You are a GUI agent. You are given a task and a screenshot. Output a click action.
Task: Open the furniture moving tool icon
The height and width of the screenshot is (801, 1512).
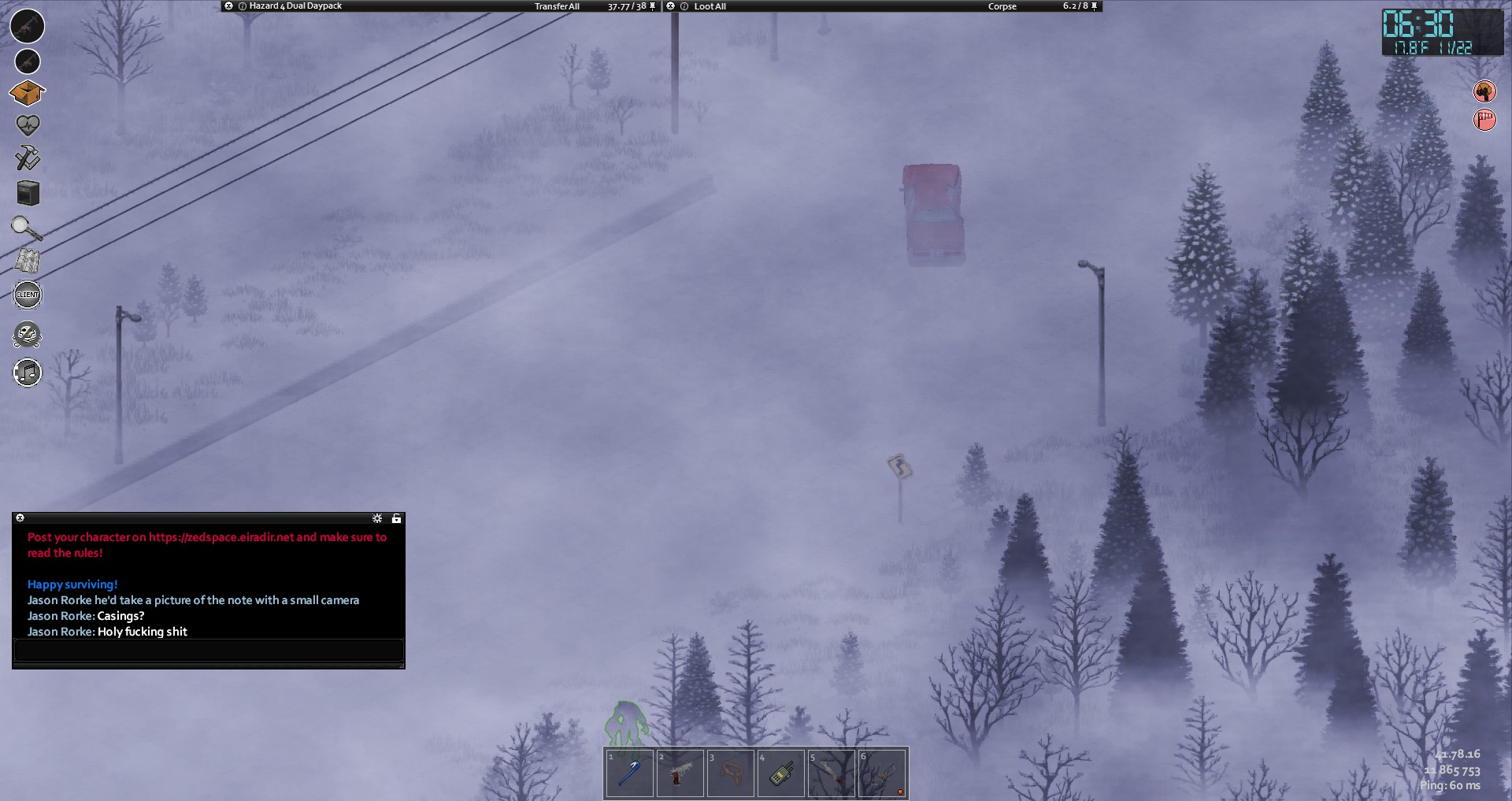[x=28, y=193]
